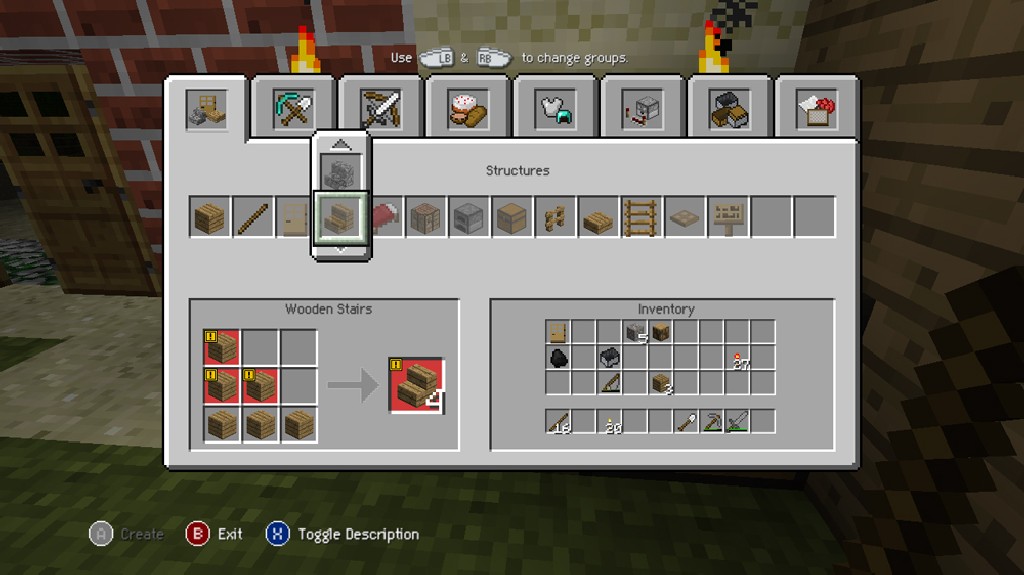Select the cobblestone stack in the inventory

[635, 333]
